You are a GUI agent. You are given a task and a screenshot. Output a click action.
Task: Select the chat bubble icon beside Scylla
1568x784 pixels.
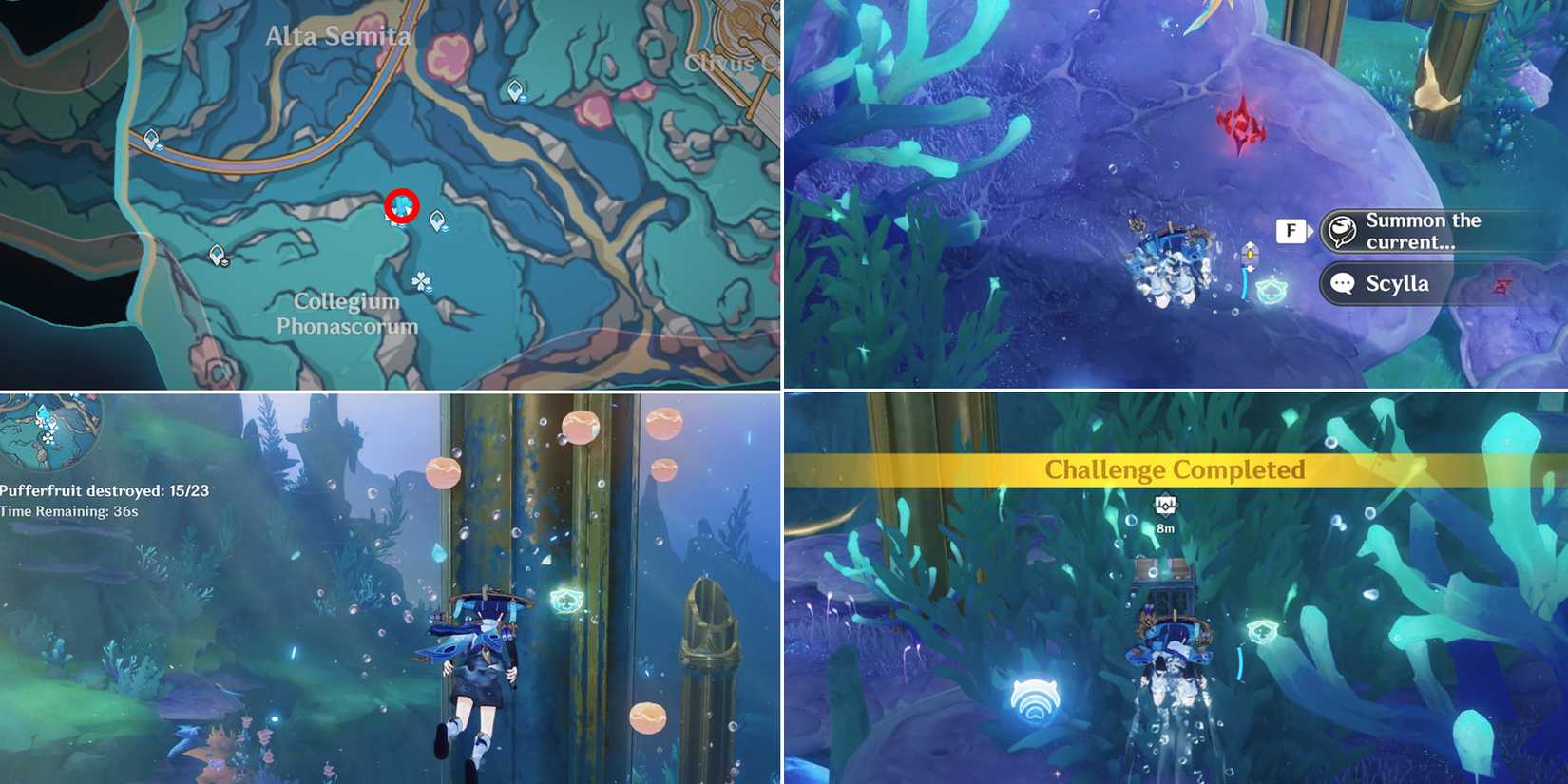pos(1342,283)
